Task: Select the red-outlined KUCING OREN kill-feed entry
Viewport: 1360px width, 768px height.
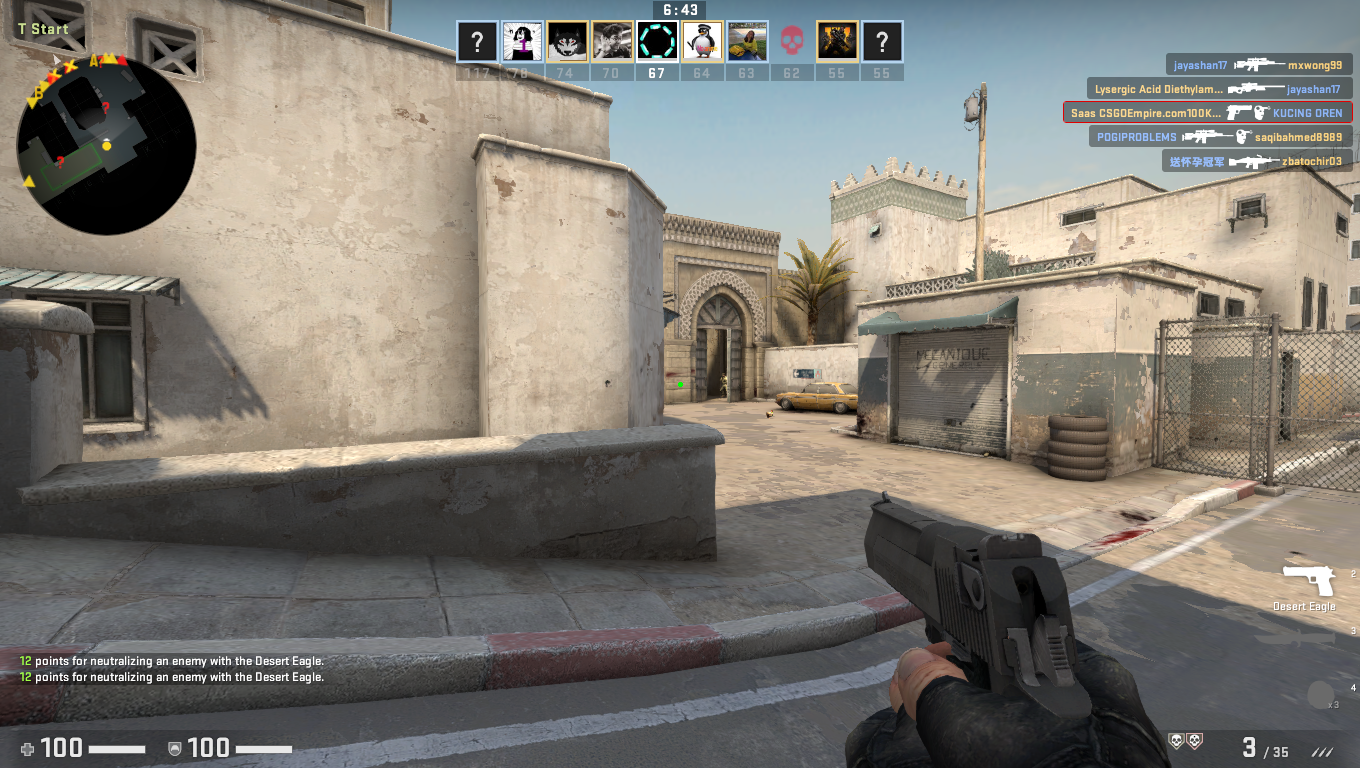Action: point(1208,113)
